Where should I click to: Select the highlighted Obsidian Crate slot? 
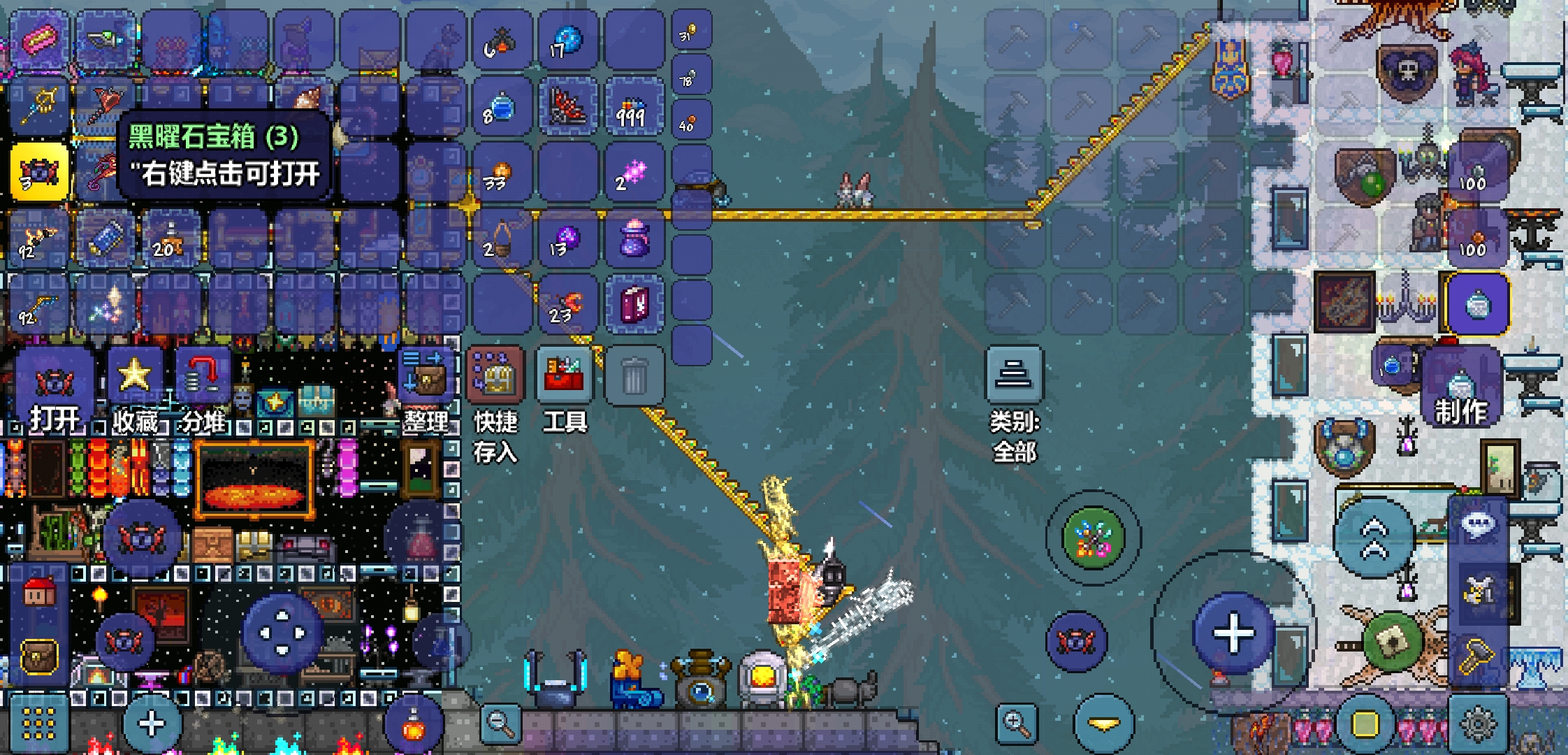pos(39,172)
